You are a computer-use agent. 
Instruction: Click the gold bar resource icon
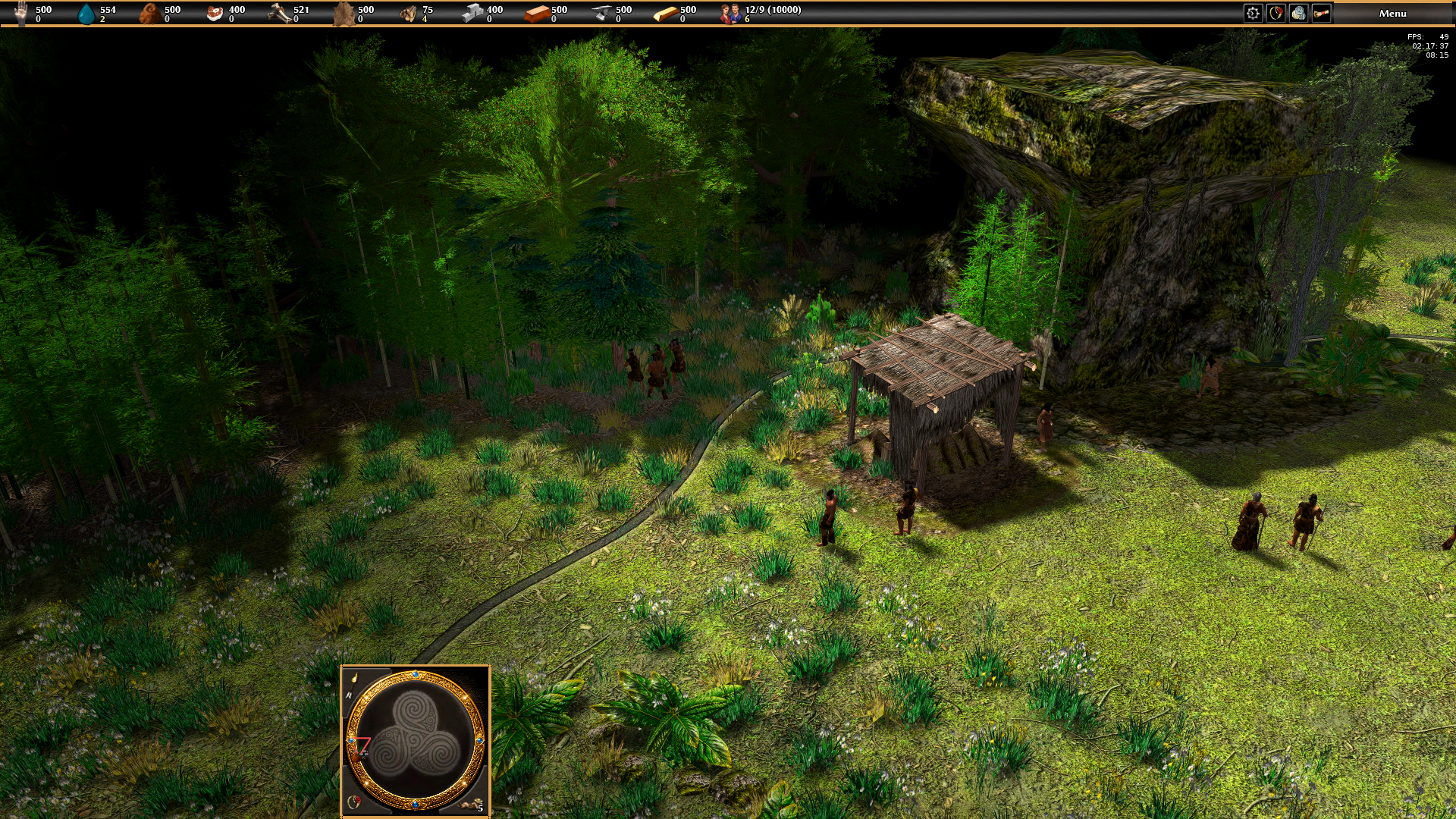[665, 13]
